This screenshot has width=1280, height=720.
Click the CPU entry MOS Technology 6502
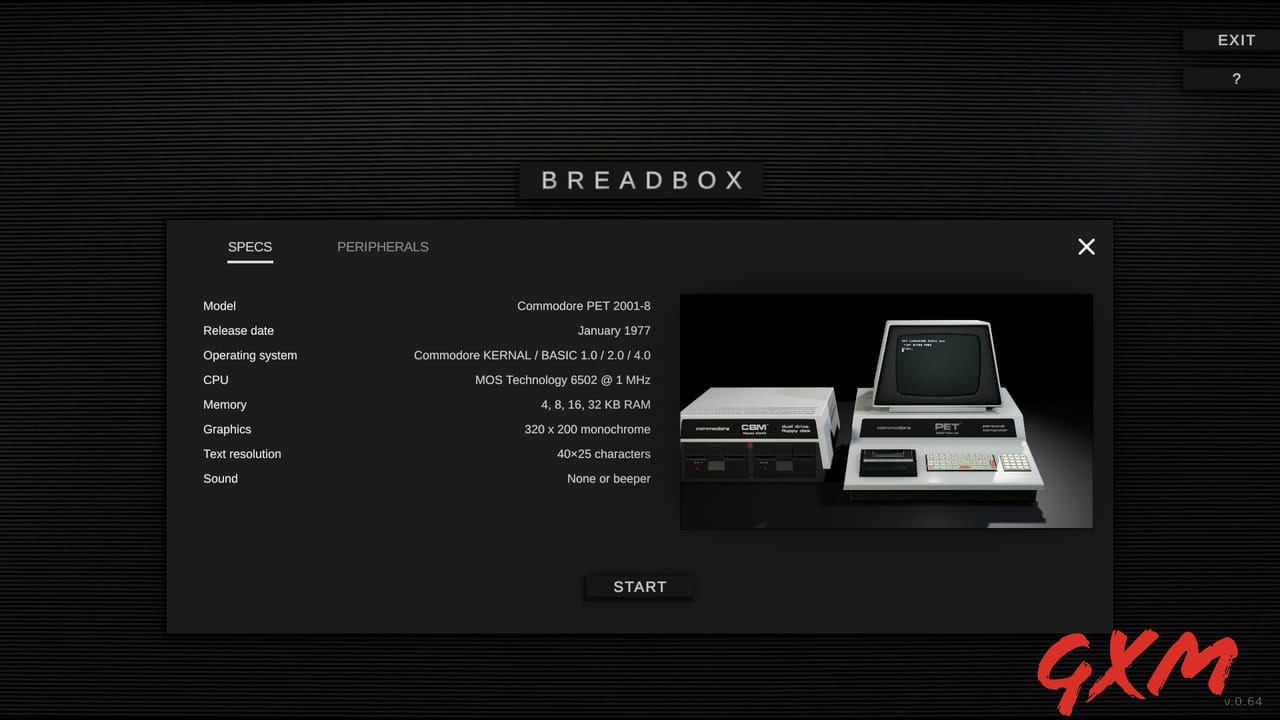(562, 380)
